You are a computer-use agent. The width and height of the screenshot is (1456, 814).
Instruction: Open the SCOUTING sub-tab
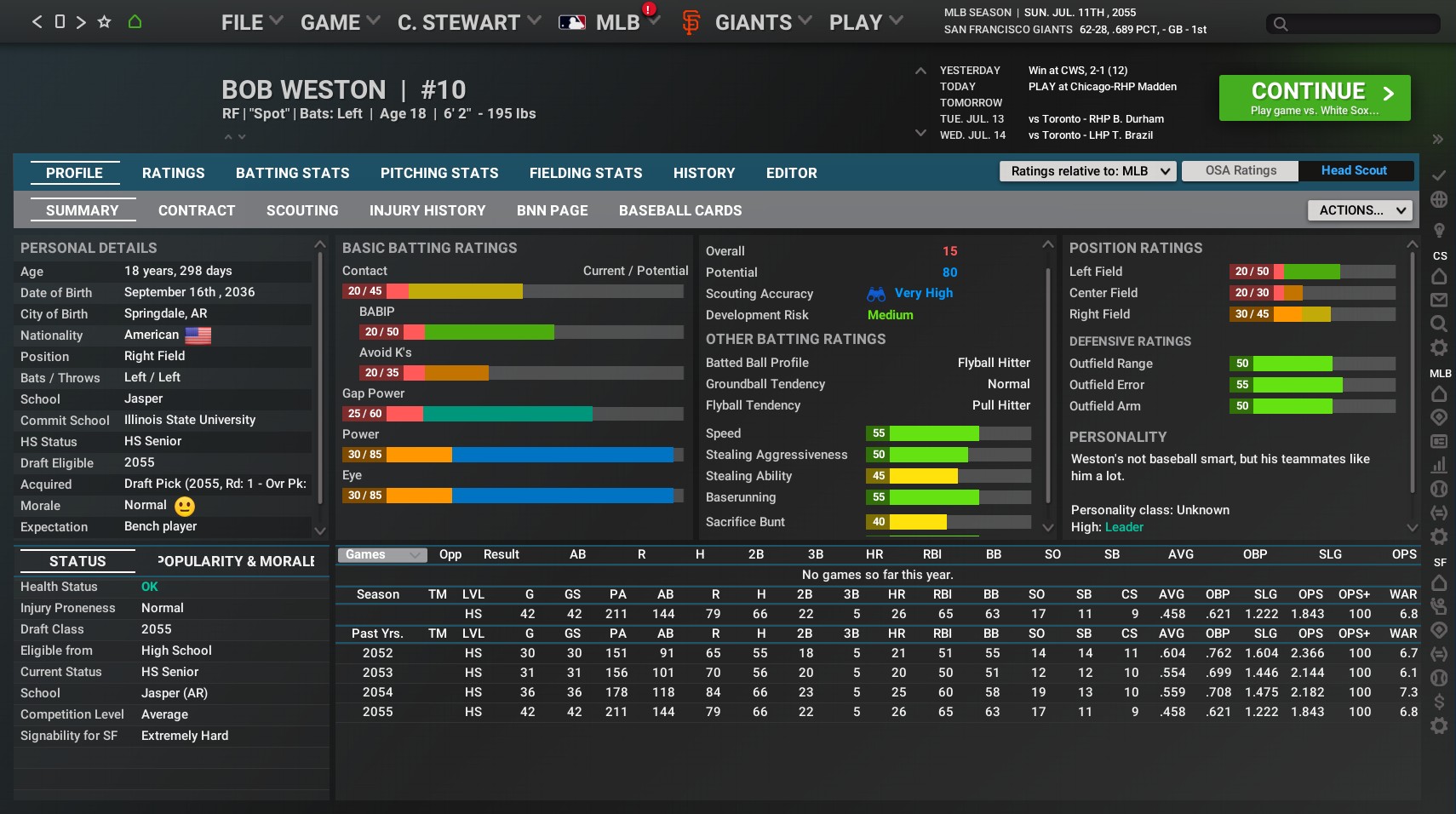click(301, 210)
